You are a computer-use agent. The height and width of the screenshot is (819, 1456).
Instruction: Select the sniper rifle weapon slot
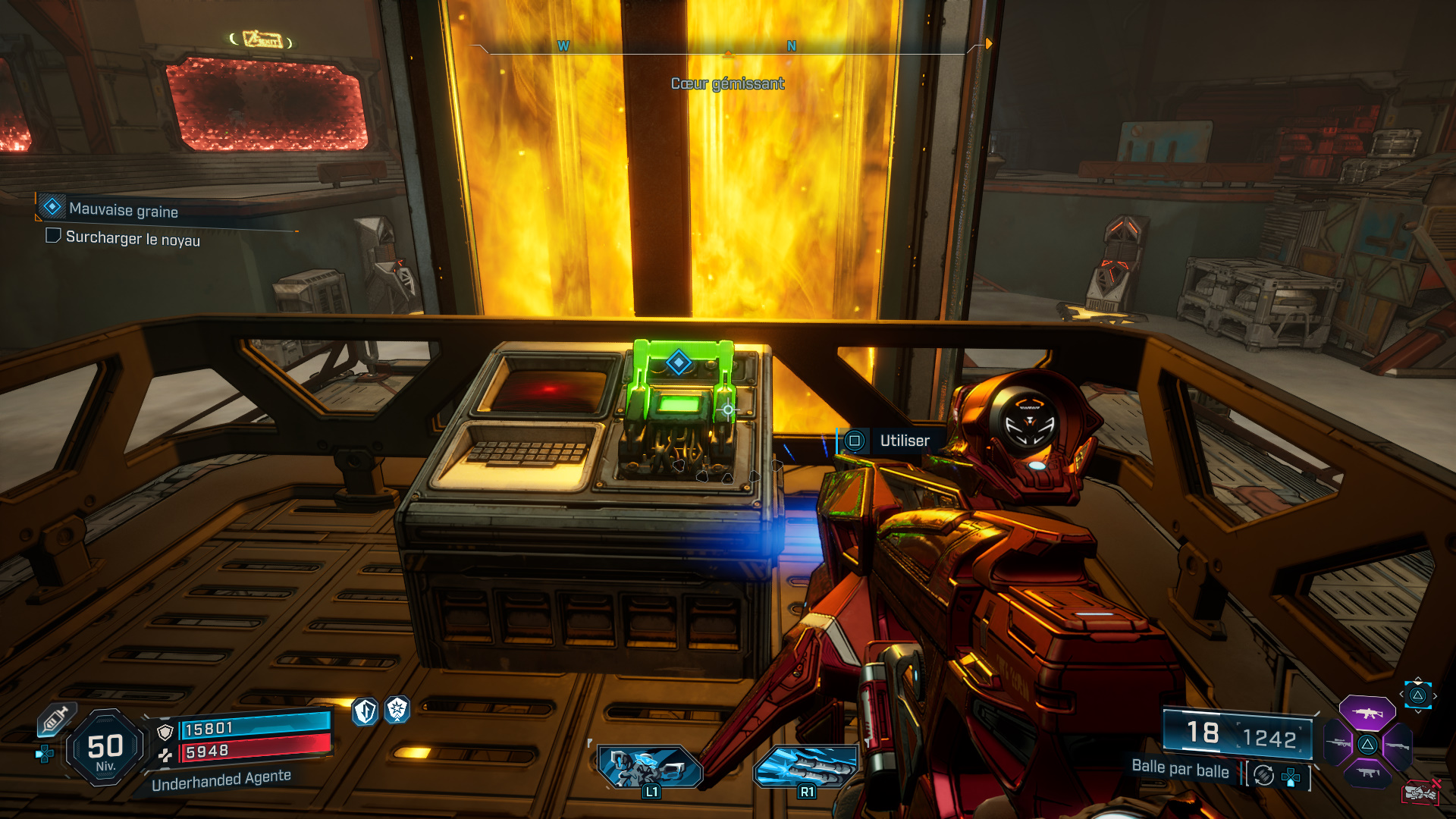click(1338, 743)
